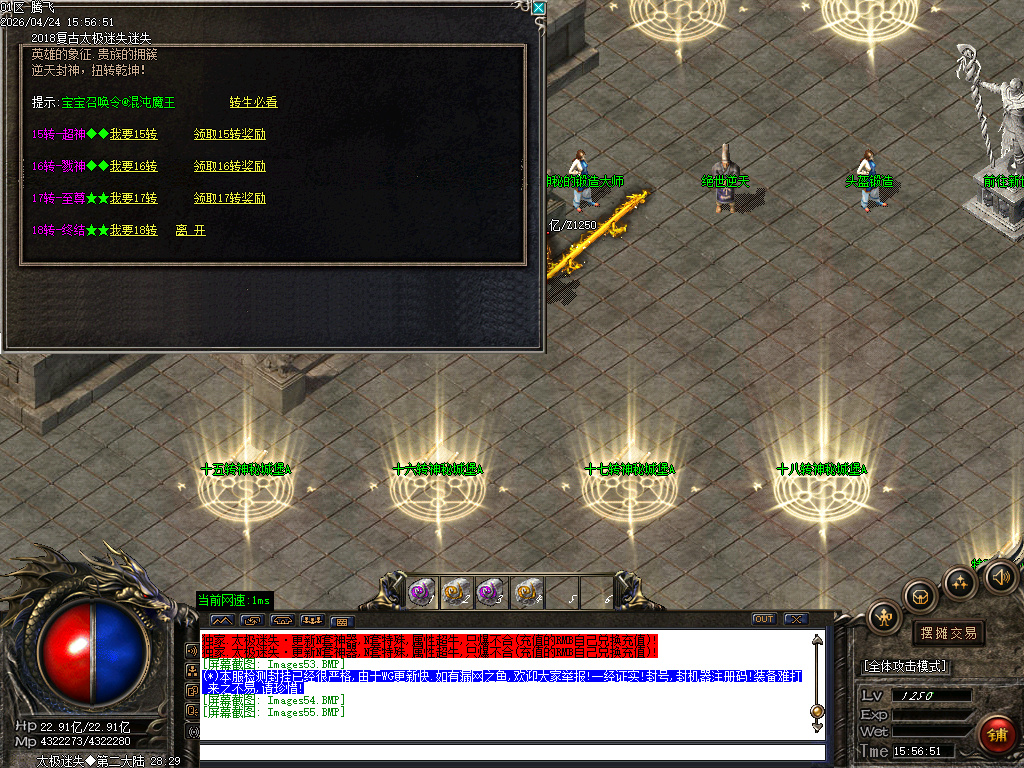Open the bag inventory icon
Screen dimensions: 1024x768
click(x=920, y=598)
